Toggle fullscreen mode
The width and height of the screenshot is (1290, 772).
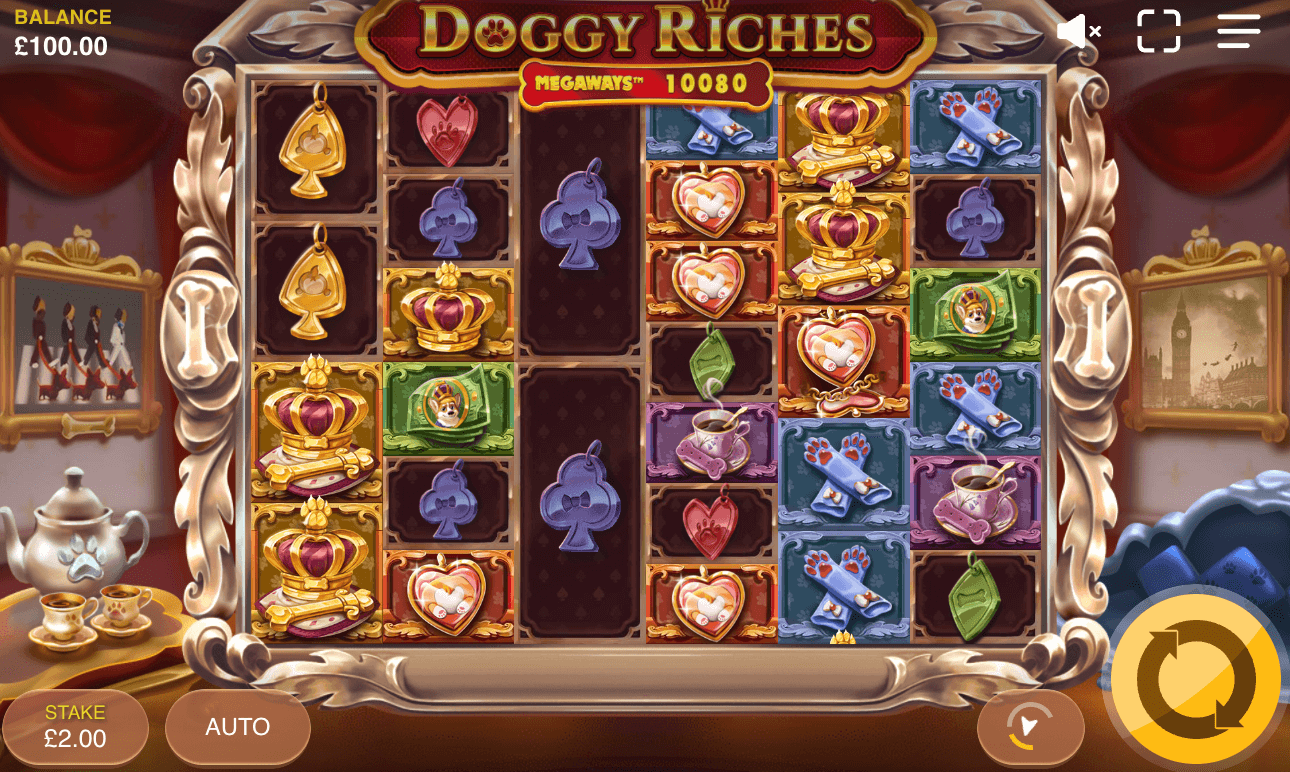1159,30
